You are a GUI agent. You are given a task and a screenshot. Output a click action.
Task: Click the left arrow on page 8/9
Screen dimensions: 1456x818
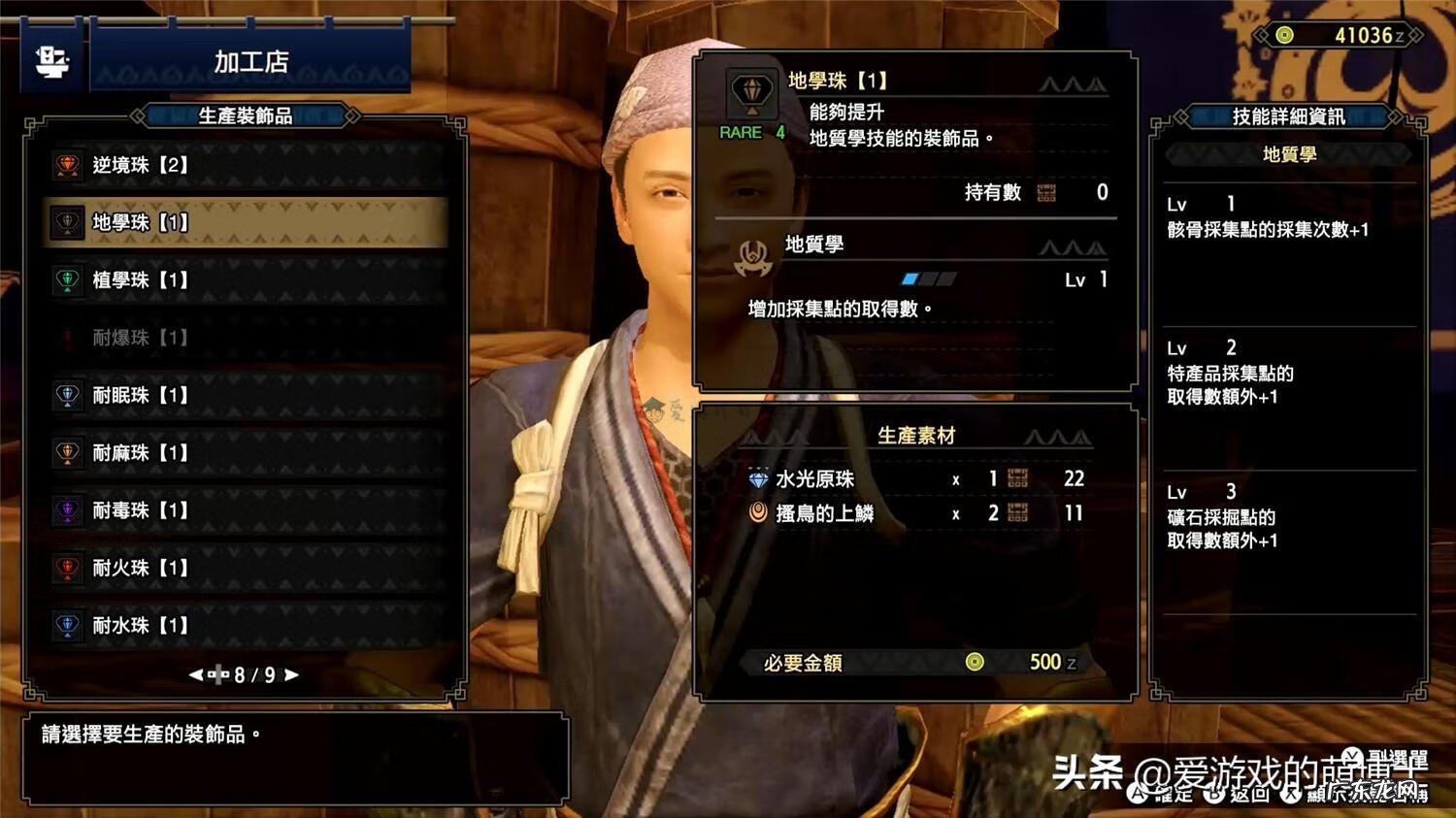point(197,674)
